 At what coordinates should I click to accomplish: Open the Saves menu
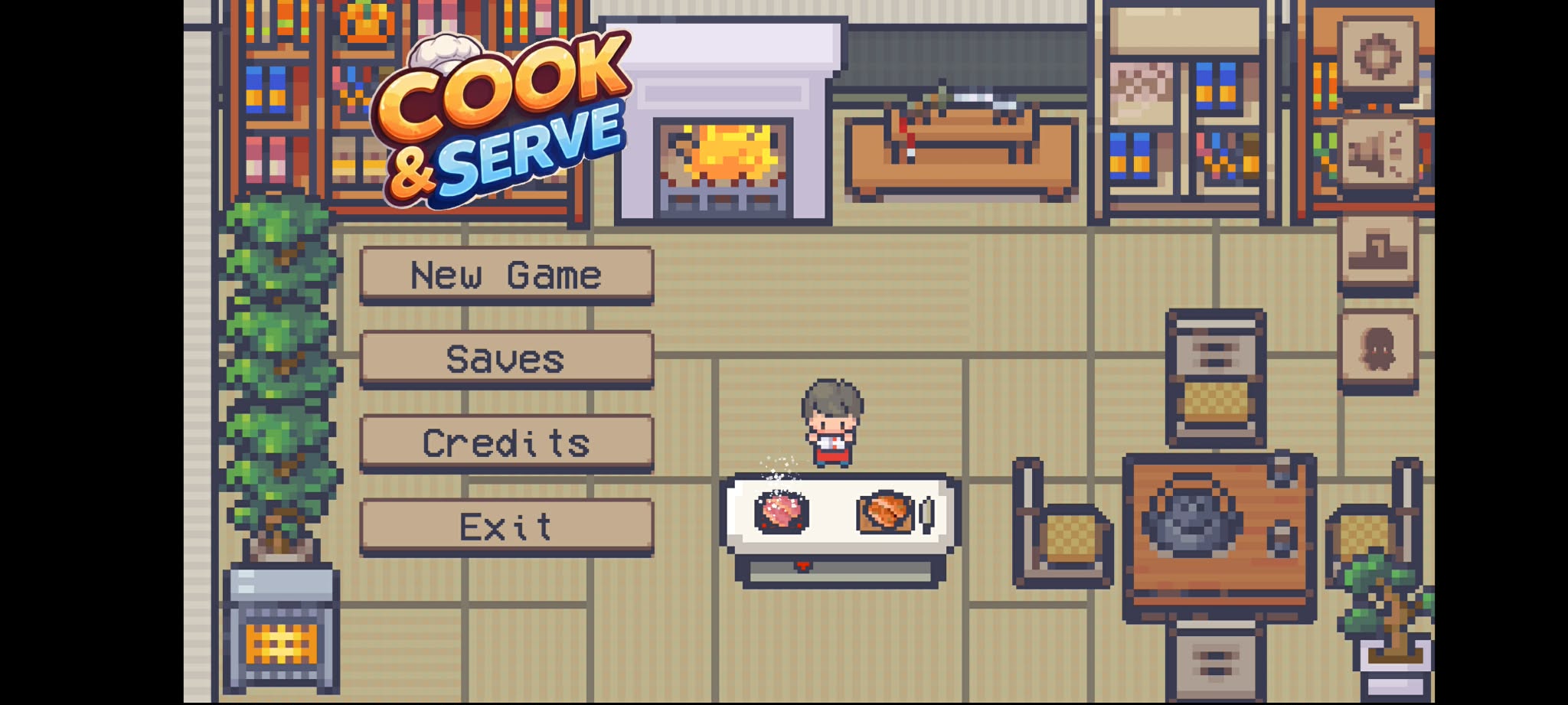[x=505, y=358]
